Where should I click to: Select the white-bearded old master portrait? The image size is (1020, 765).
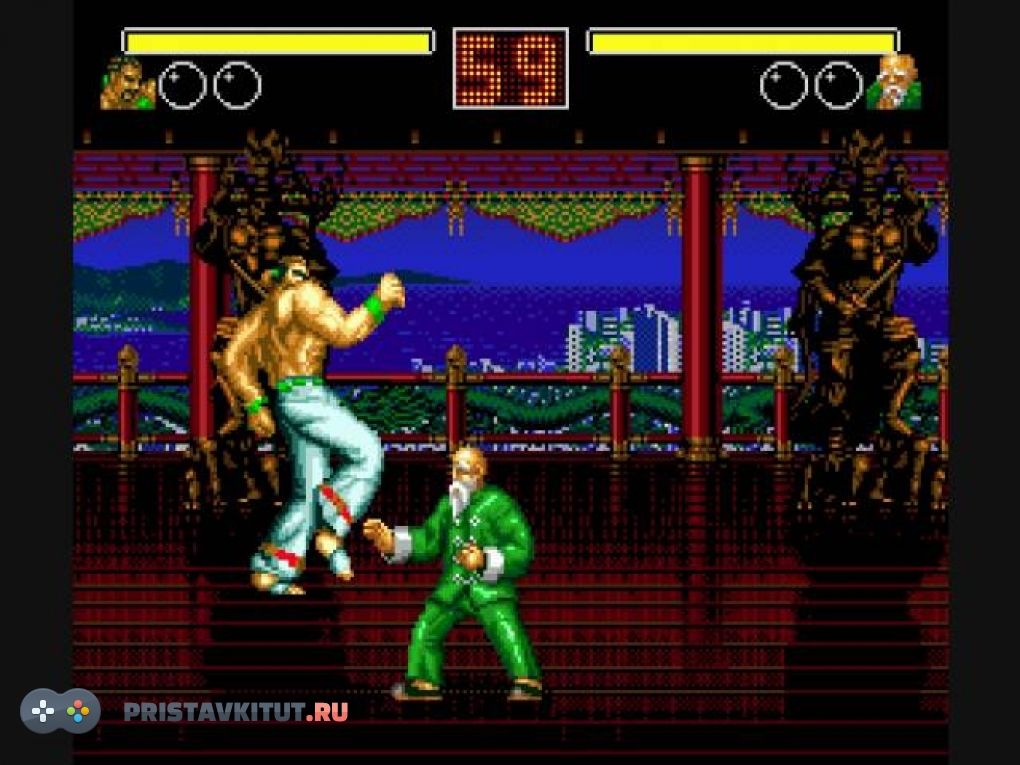pyautogui.click(x=893, y=83)
